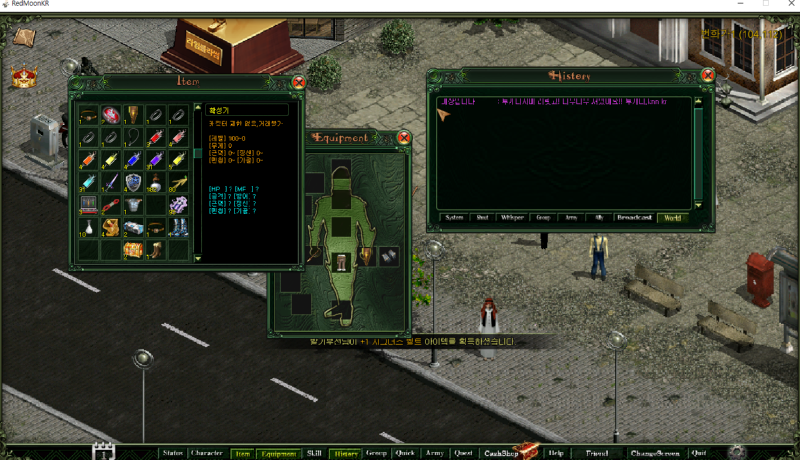
Task: Select the Ally history tab
Action: point(599,217)
